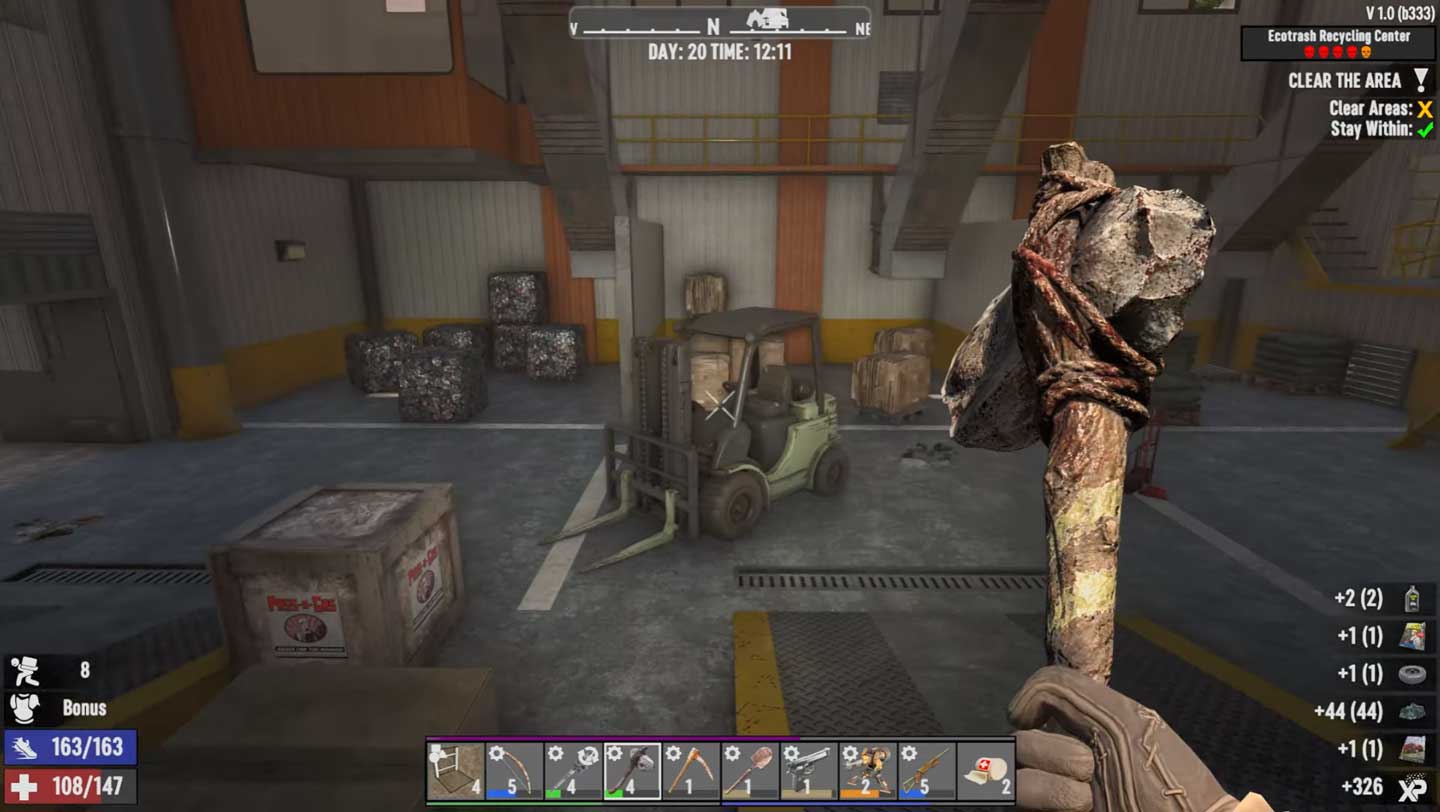1440x812 pixels.
Task: Click the Bonus armor buff icon
Action: click(24, 708)
